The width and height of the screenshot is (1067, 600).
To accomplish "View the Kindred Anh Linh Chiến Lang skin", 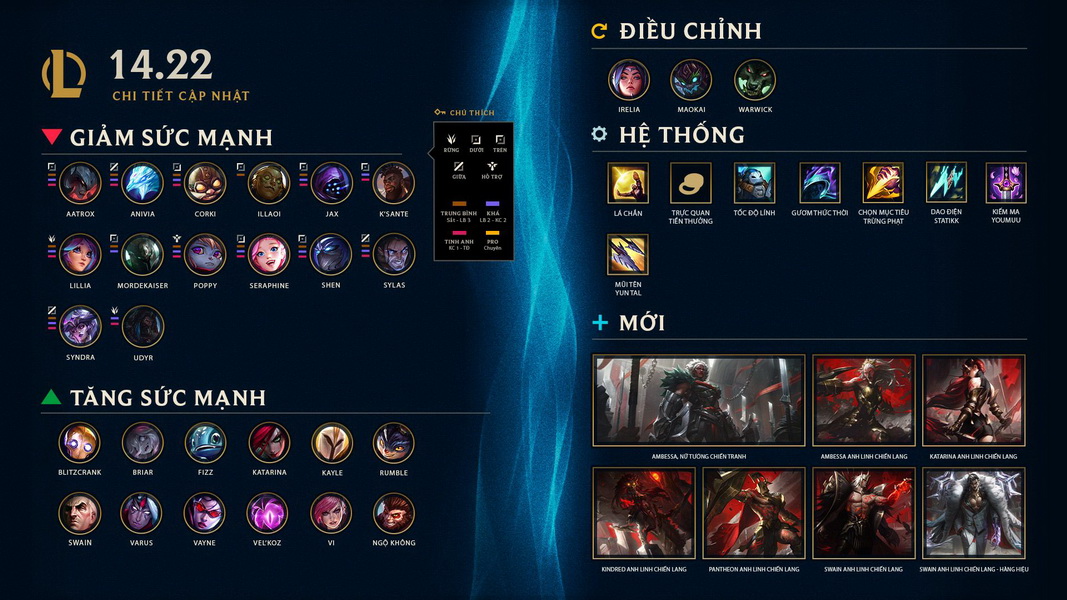I will (x=644, y=513).
